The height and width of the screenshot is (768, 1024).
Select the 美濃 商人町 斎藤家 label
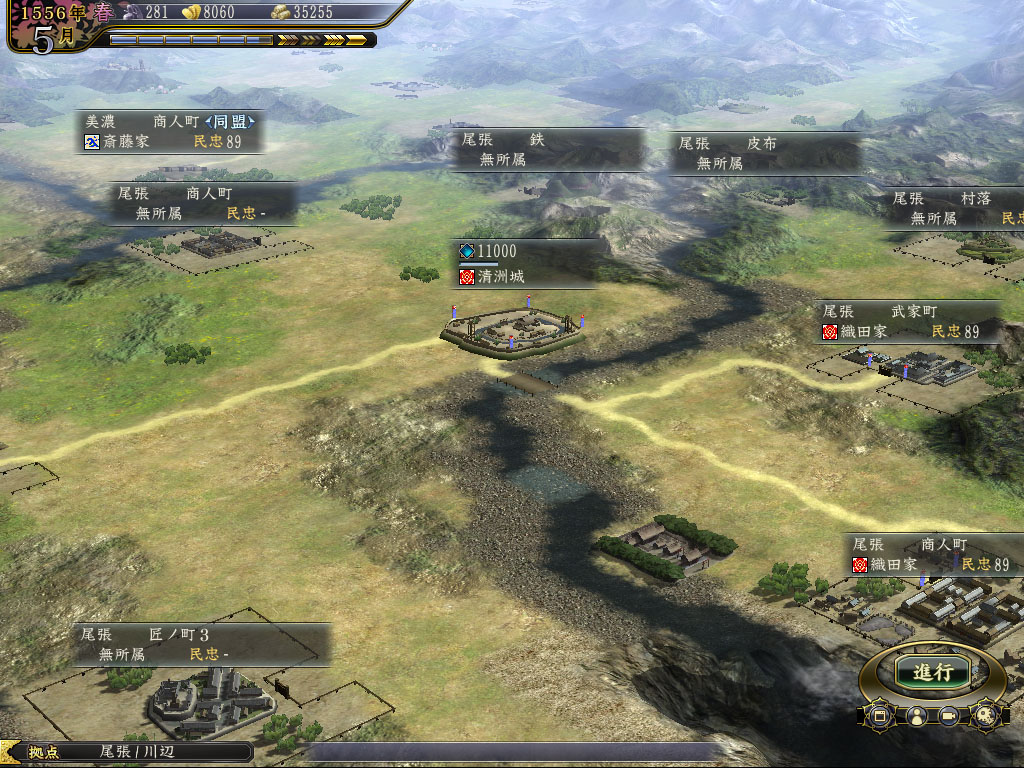coord(170,131)
